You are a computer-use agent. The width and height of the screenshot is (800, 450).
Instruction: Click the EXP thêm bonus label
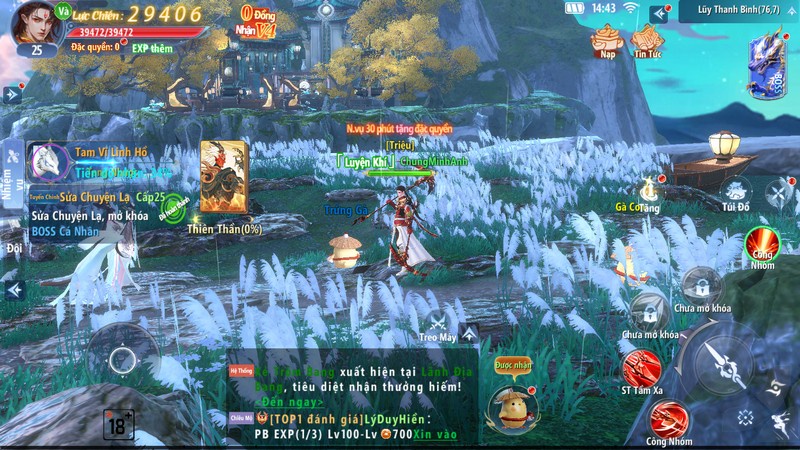(x=152, y=47)
